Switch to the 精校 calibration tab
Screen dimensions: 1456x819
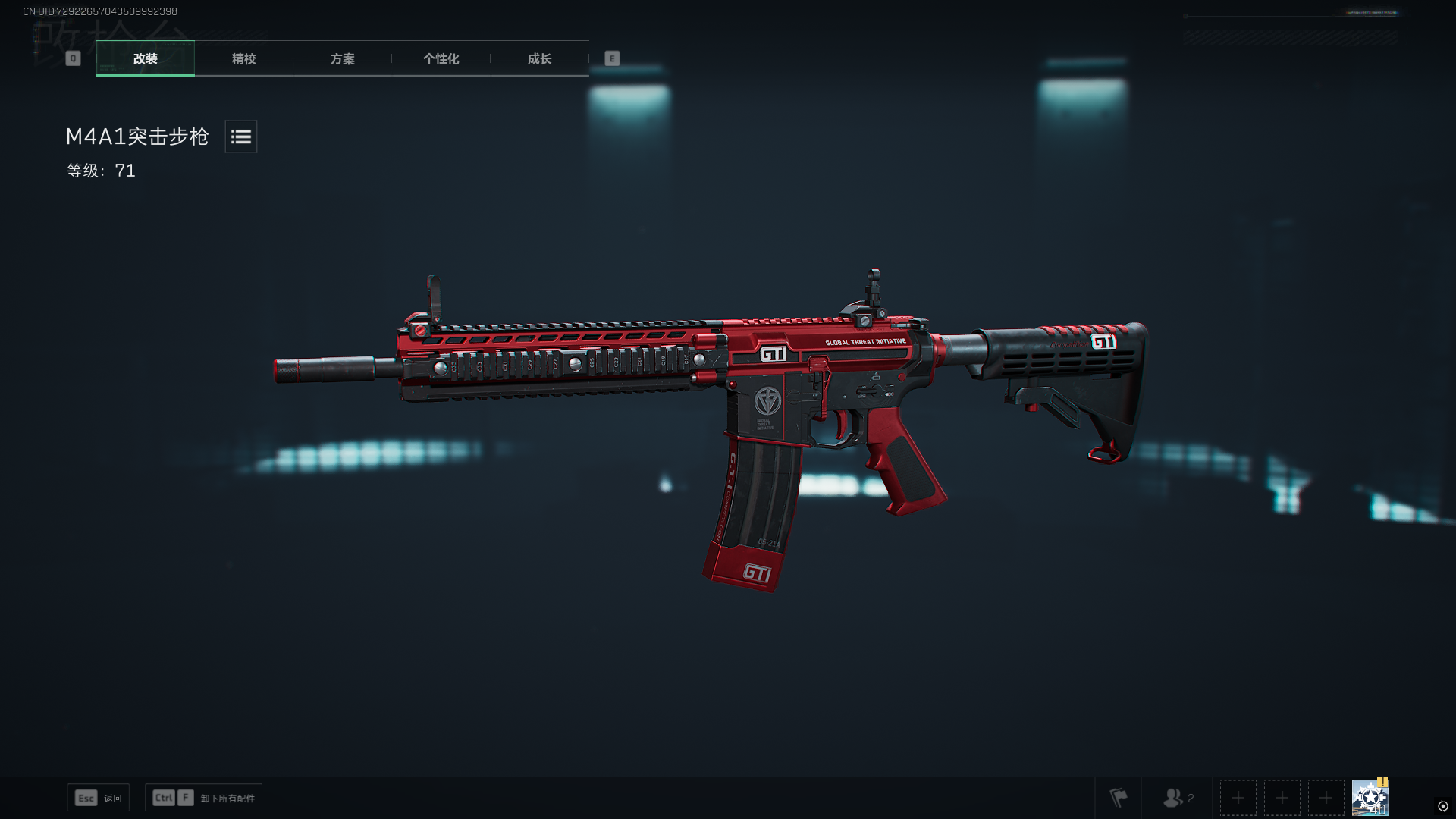pos(243,58)
